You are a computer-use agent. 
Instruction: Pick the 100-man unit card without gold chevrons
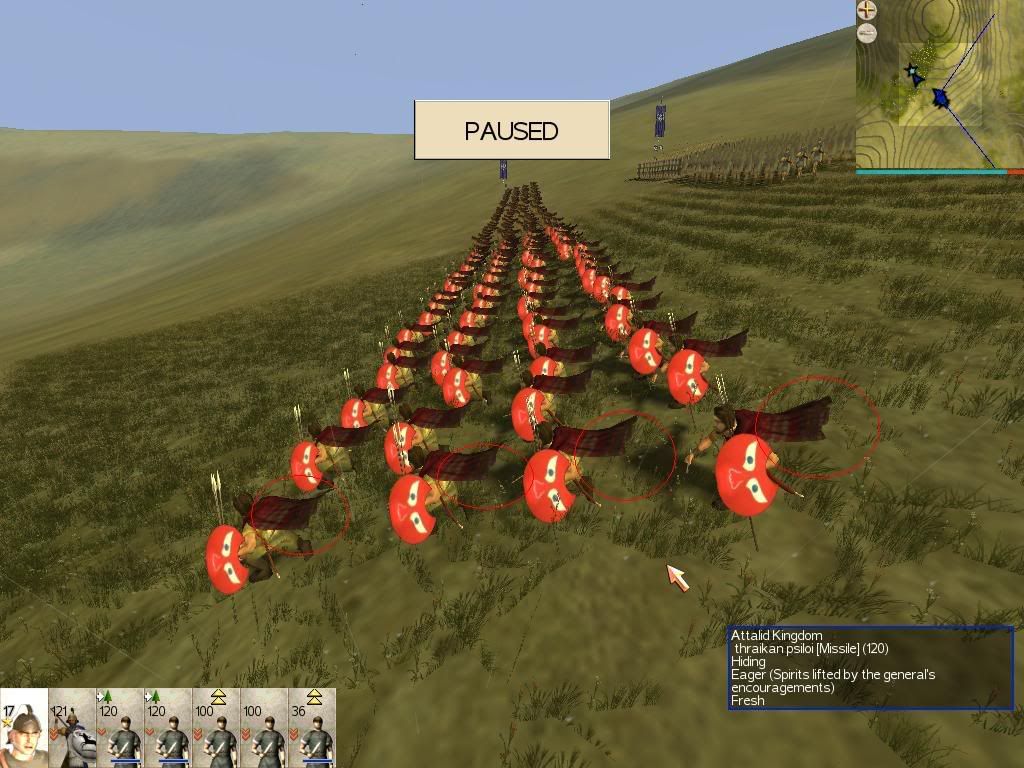pyautogui.click(x=264, y=728)
